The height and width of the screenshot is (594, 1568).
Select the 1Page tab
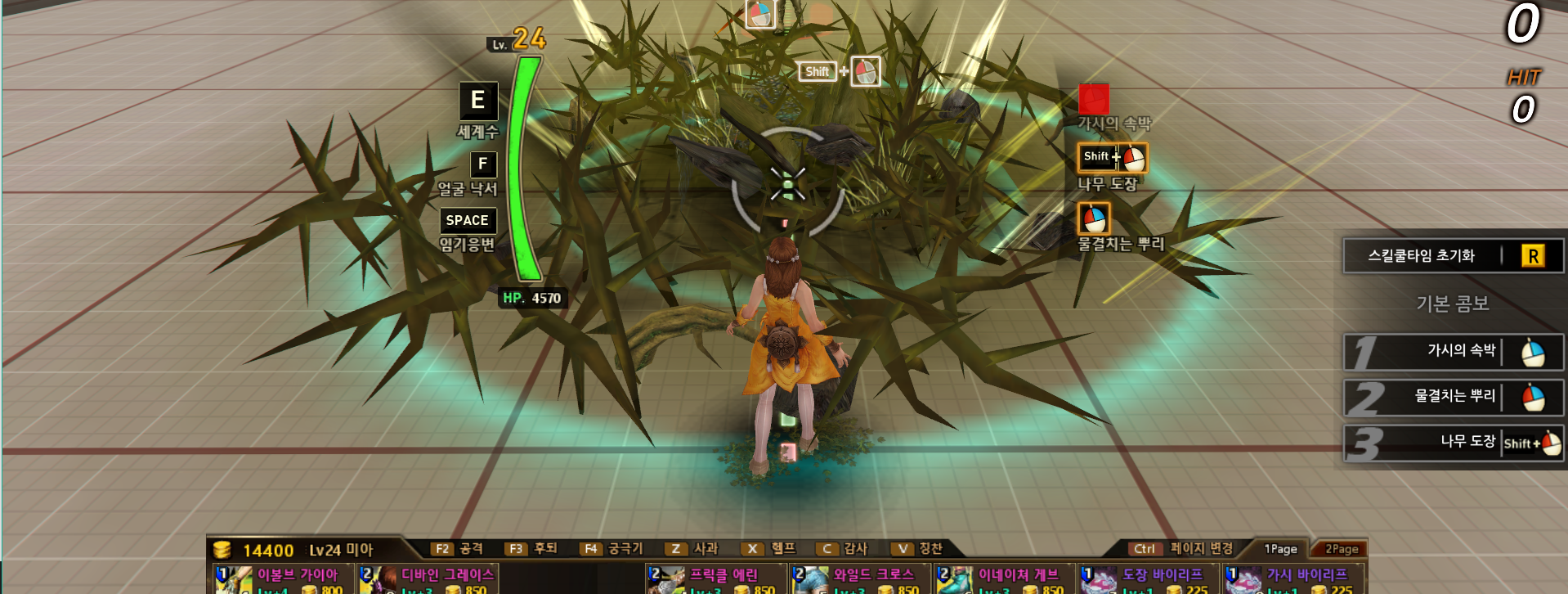coord(1280,549)
